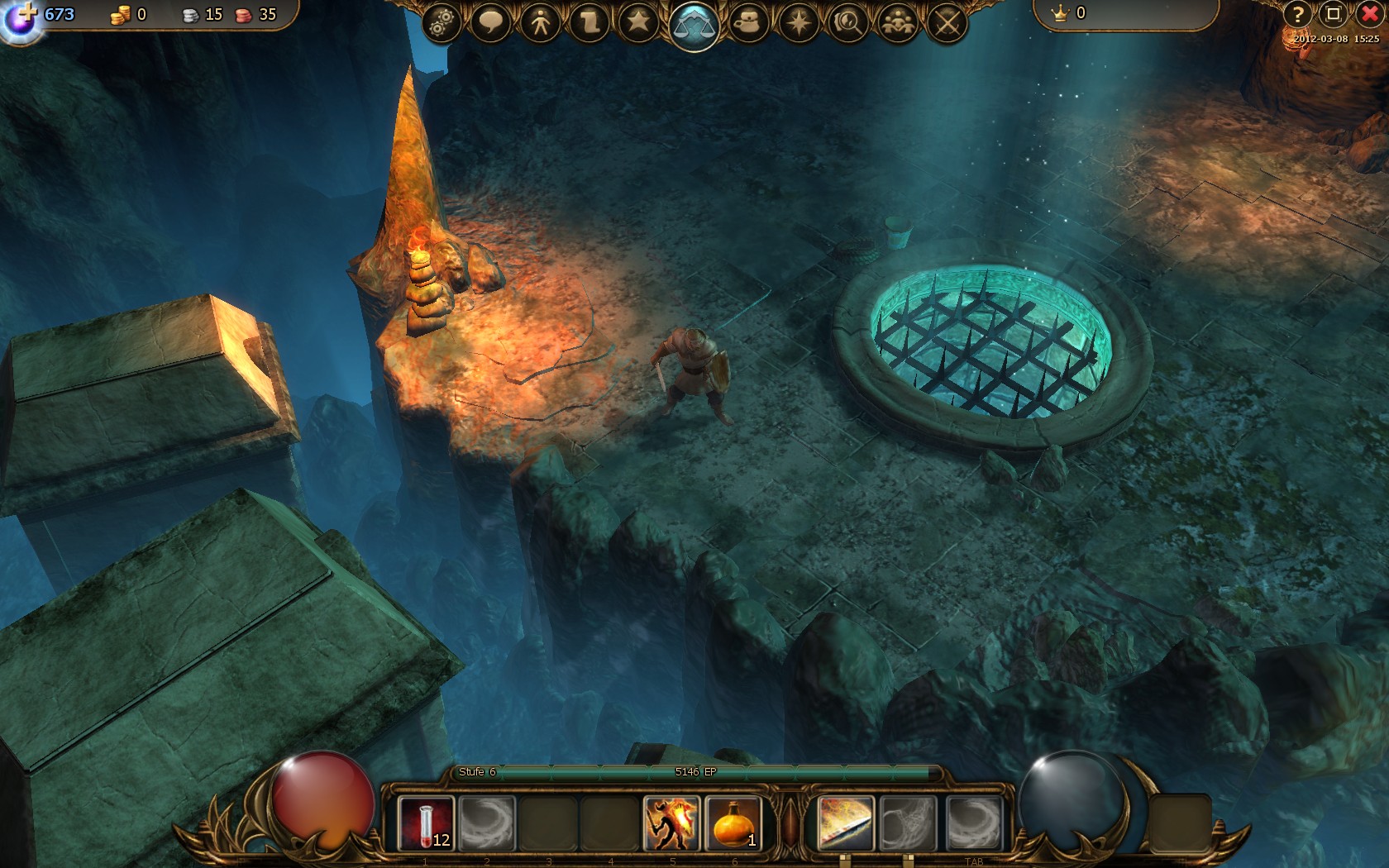Open the star skills menu
Image resolution: width=1389 pixels, height=868 pixels.
(x=638, y=22)
